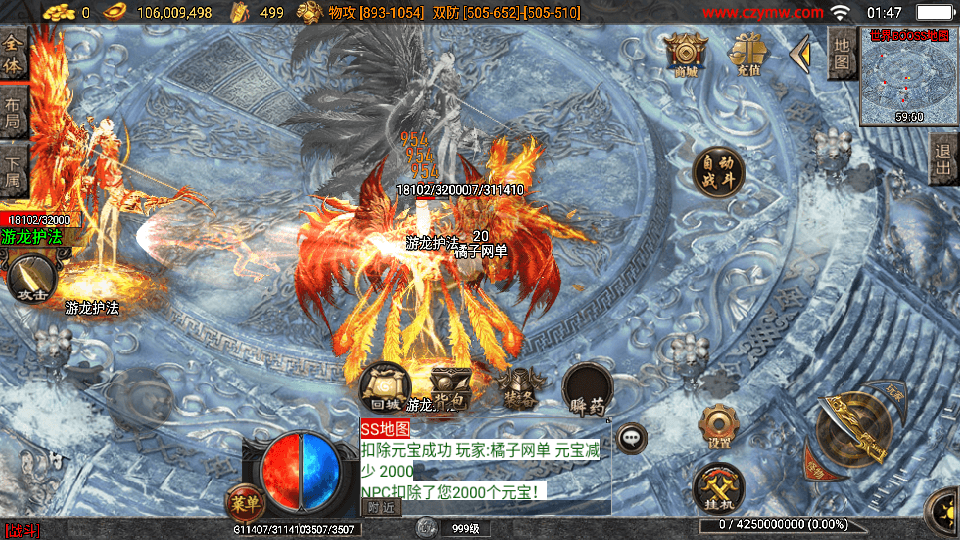Tap the 攻击 attack sword button

click(32, 279)
